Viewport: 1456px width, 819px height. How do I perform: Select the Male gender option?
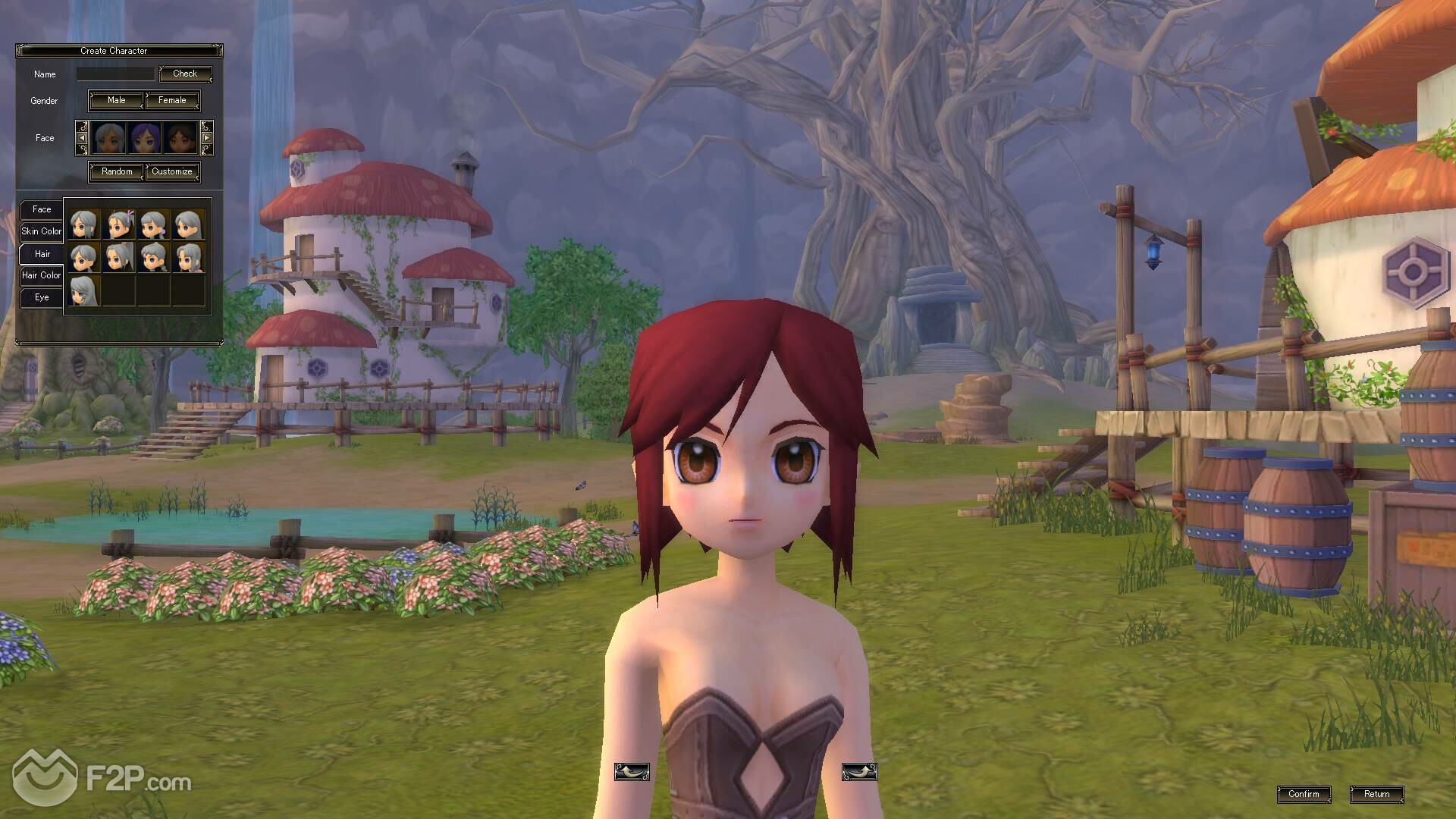coord(116,100)
